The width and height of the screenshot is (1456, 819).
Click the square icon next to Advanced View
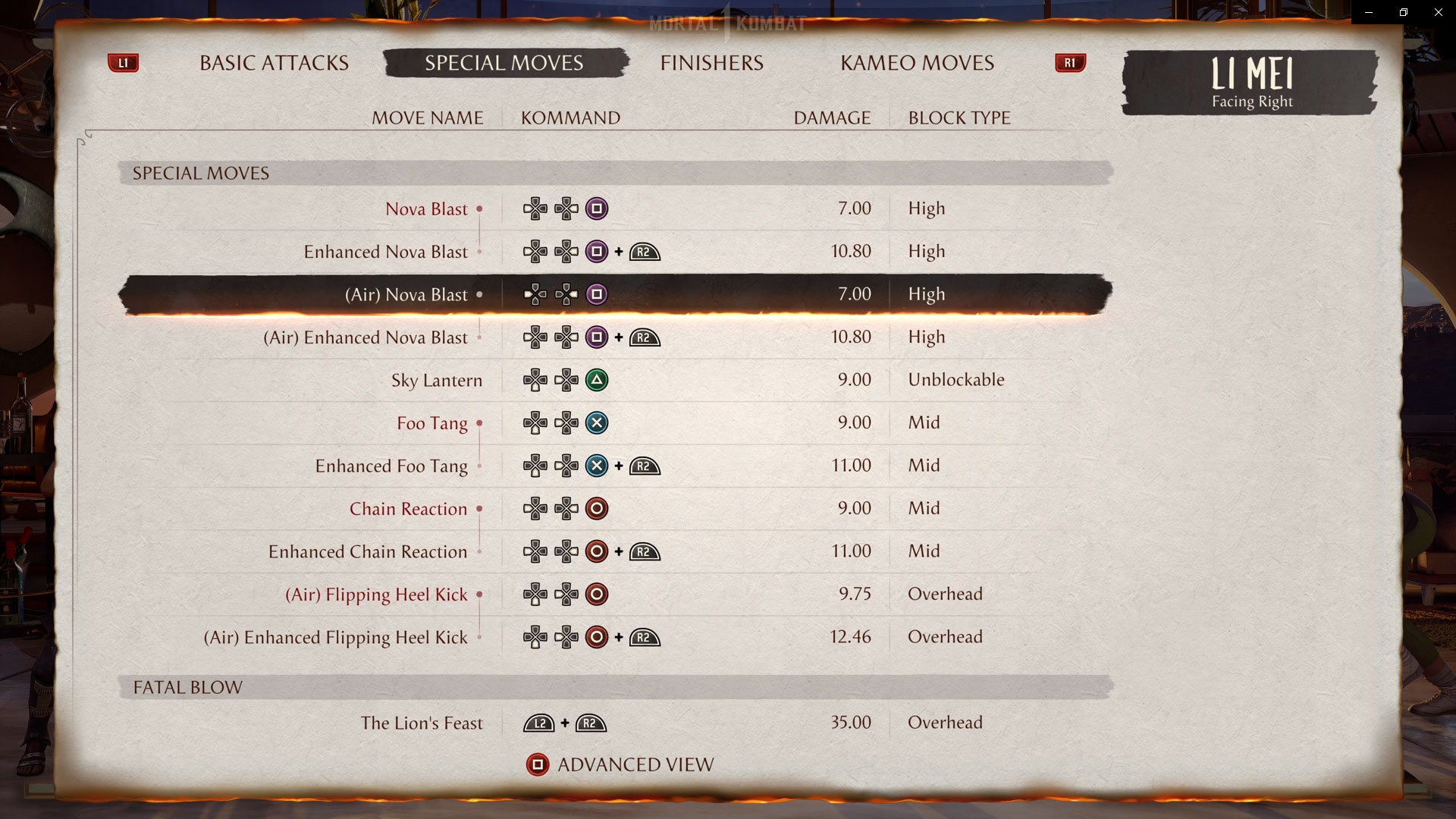(538, 765)
